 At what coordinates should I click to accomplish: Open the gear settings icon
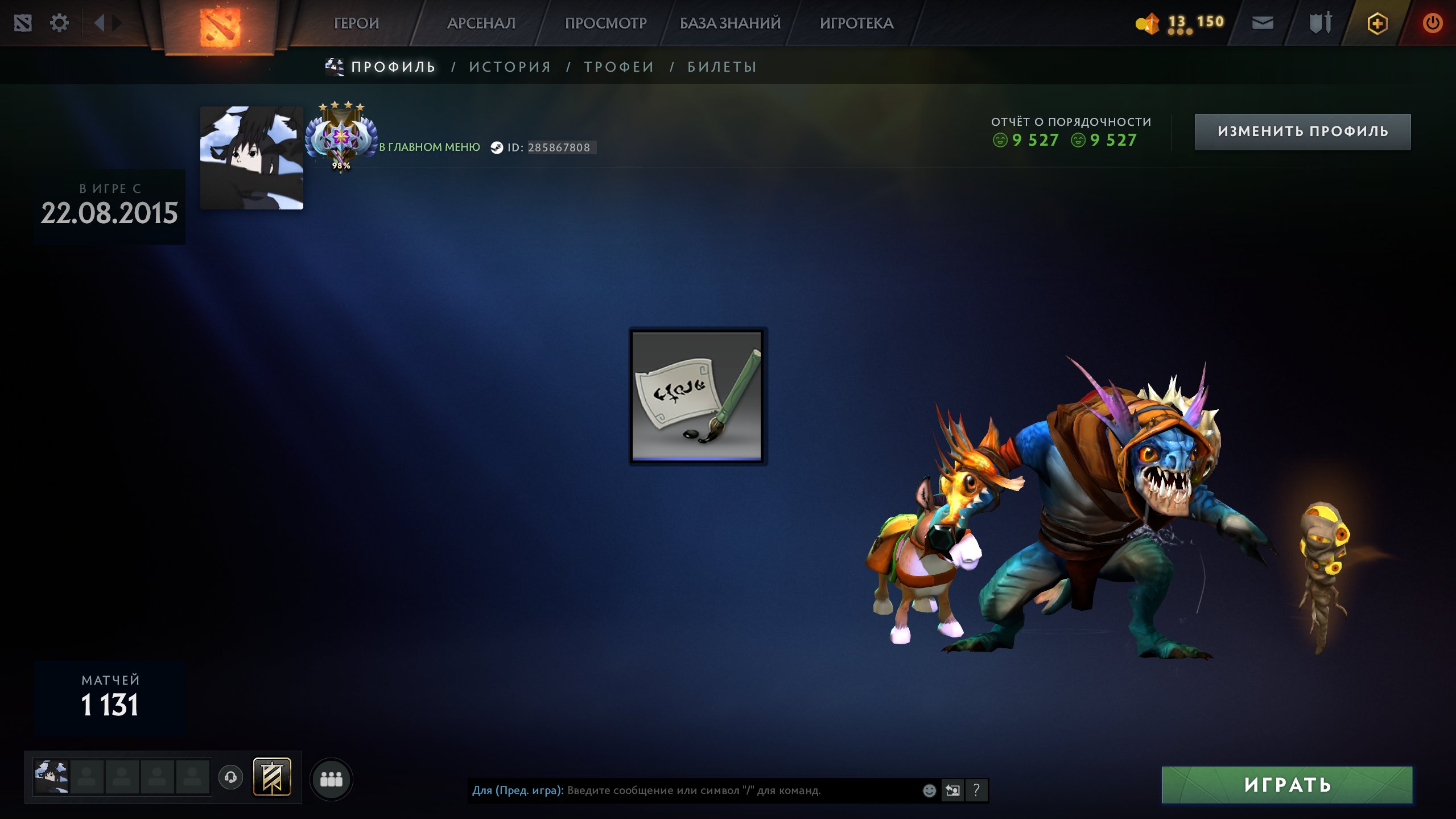pyautogui.click(x=59, y=23)
